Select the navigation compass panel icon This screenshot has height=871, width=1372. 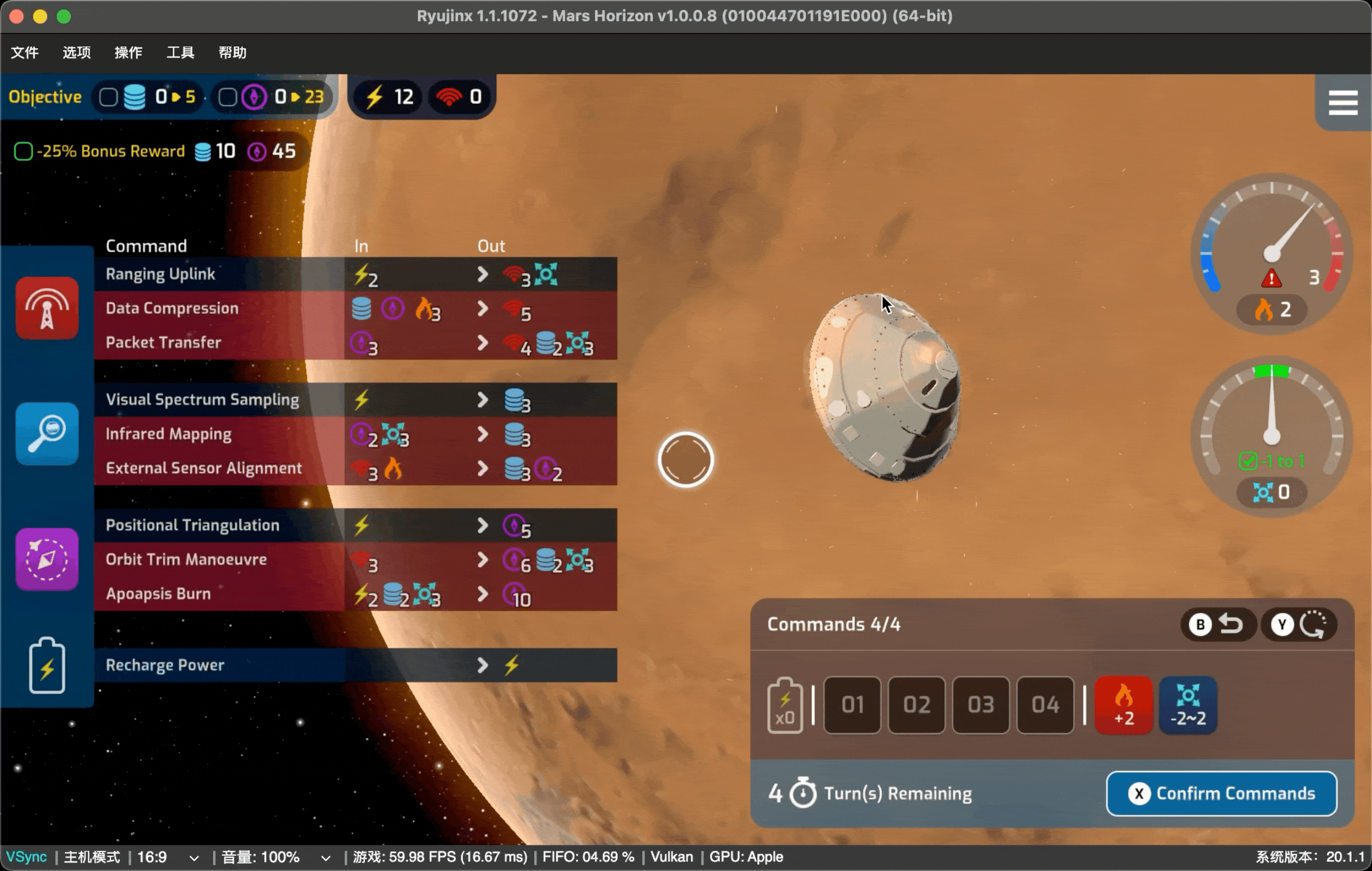46,559
